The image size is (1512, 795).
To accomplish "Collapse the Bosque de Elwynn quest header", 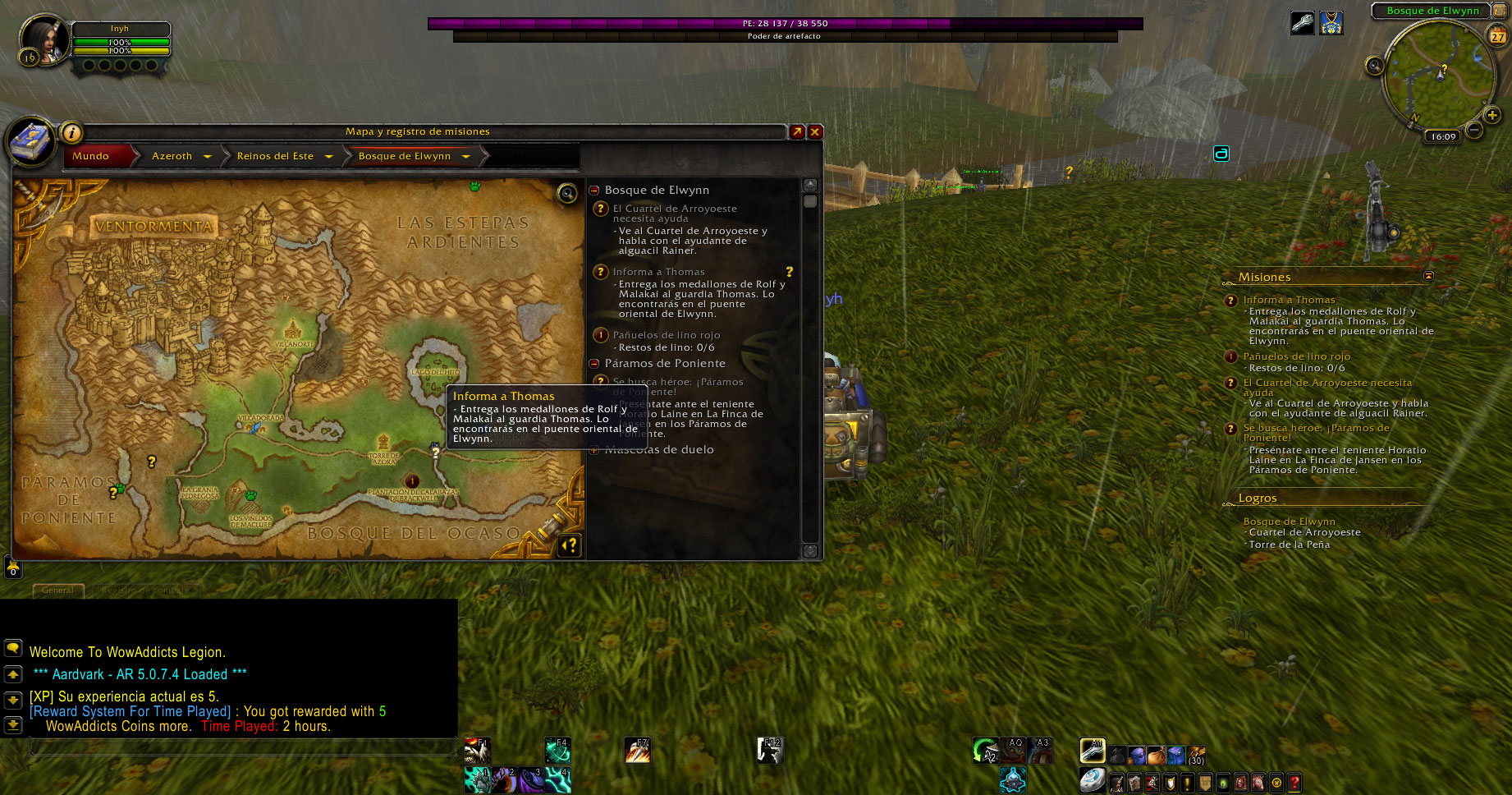I will point(594,190).
